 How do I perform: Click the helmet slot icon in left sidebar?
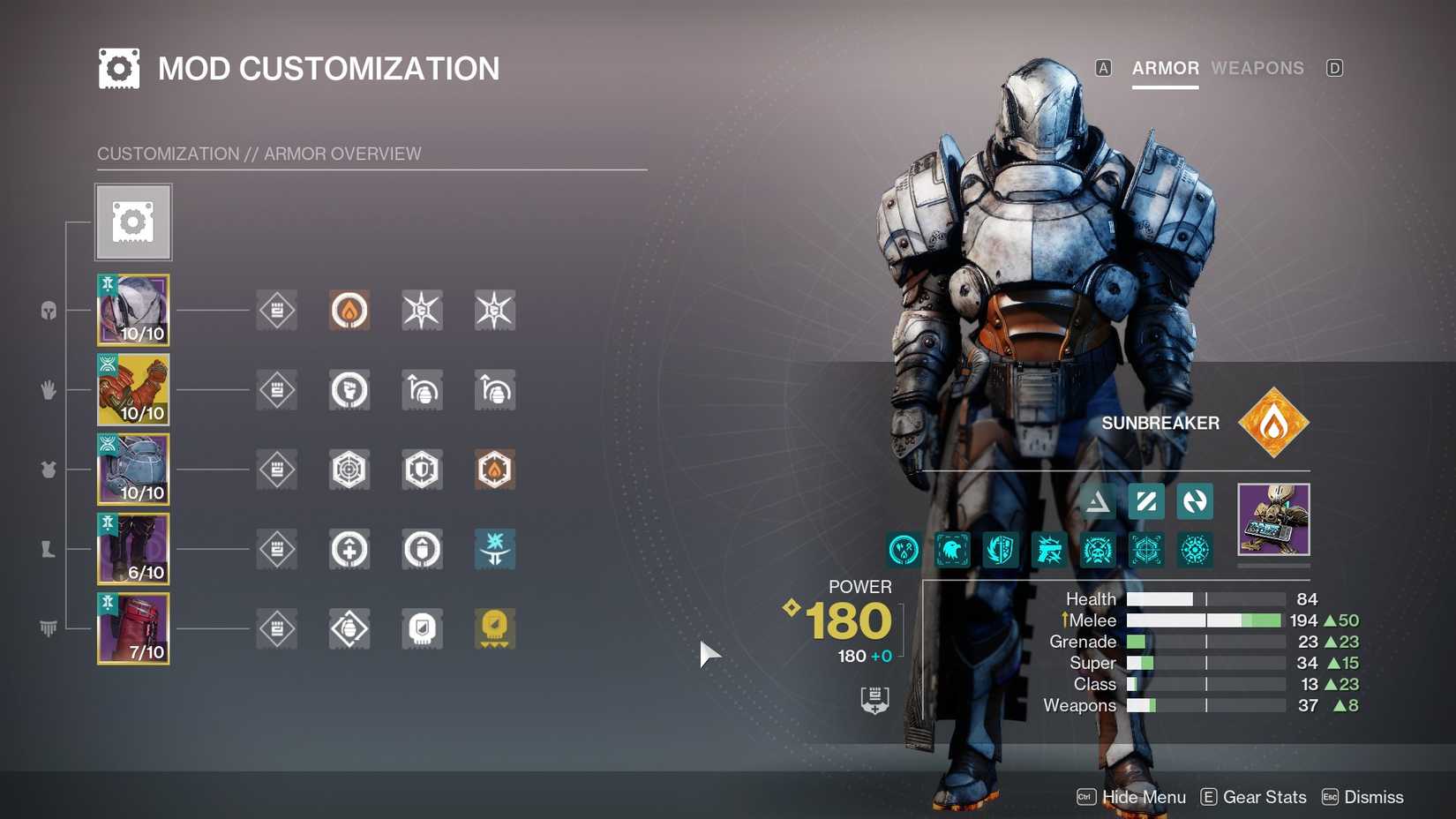pos(49,311)
